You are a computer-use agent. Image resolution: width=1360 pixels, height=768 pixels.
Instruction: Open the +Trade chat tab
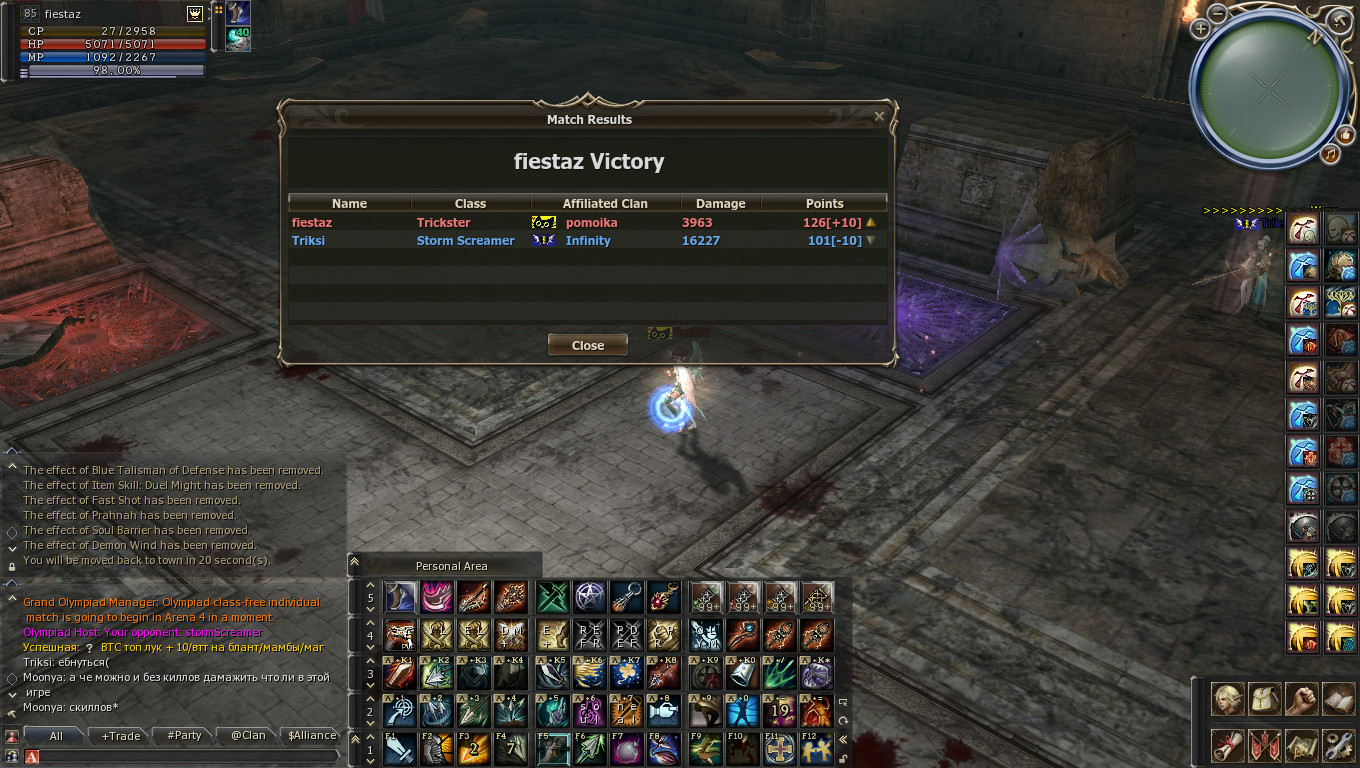click(x=121, y=736)
